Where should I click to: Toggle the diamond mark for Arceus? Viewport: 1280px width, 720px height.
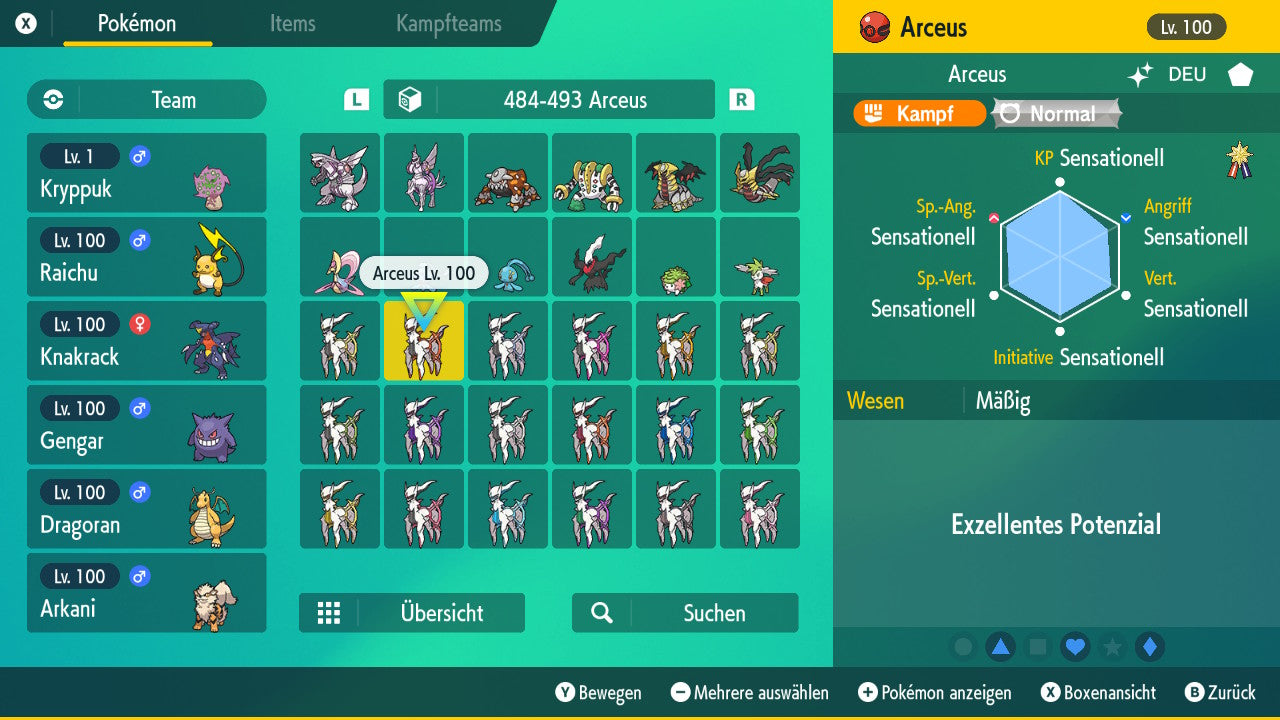click(x=1148, y=647)
